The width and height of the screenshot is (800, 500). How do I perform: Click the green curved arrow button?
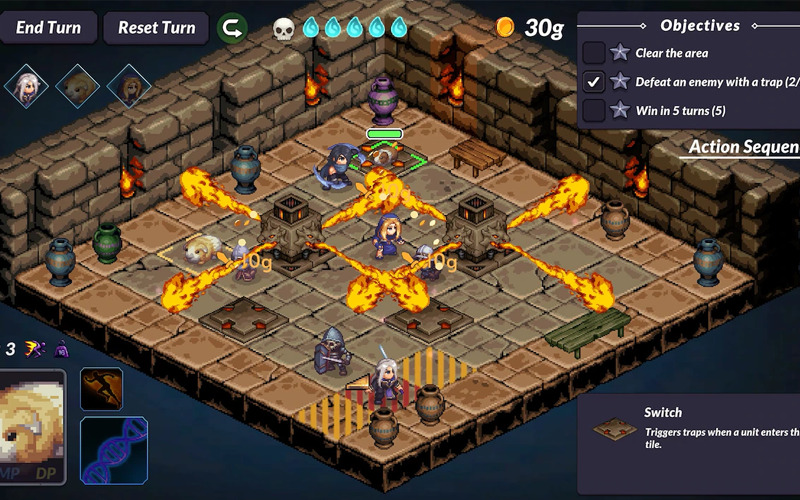coord(233,27)
